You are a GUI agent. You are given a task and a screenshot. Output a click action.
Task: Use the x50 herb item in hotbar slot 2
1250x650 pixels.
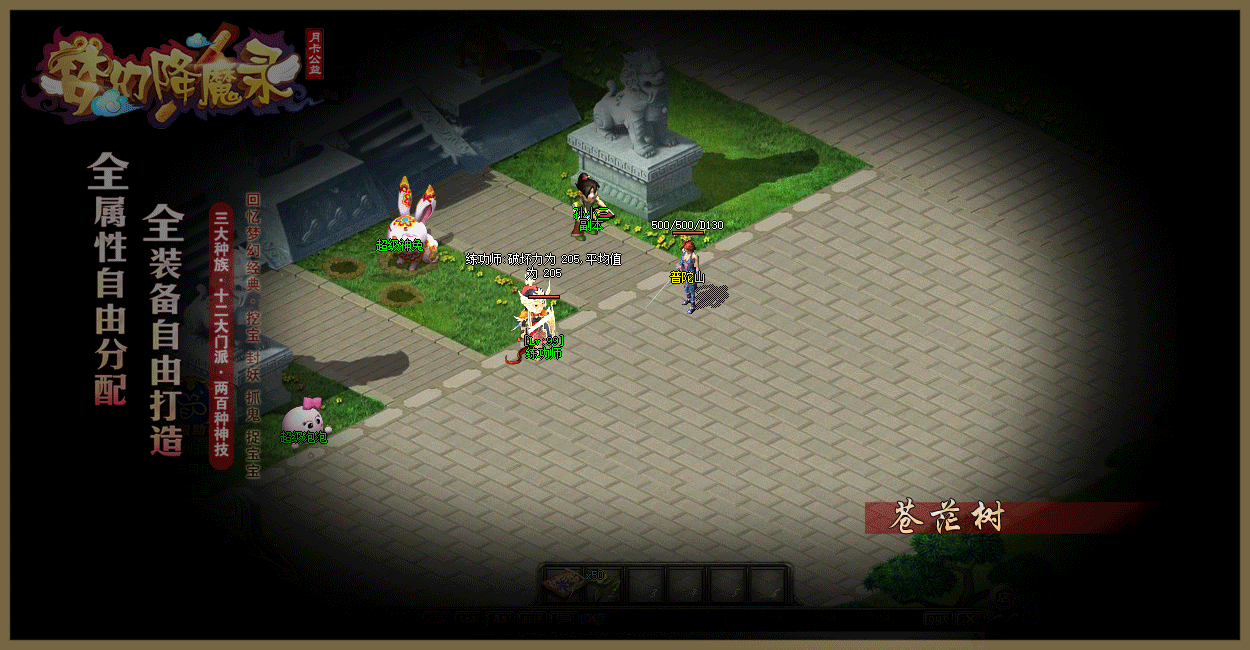click(x=604, y=584)
